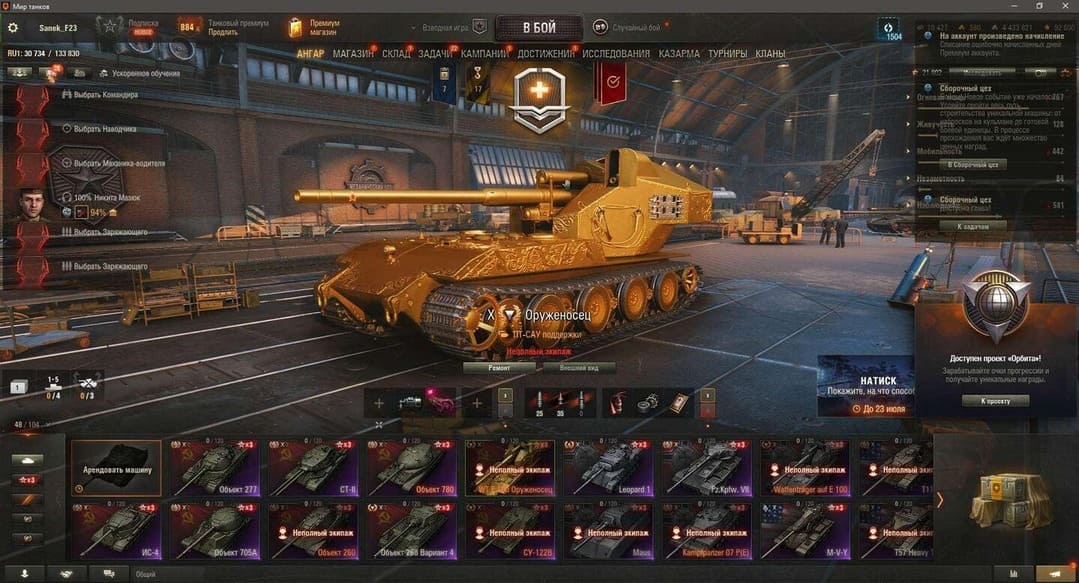Open the НАТИСК event banner

[x=865, y=385]
